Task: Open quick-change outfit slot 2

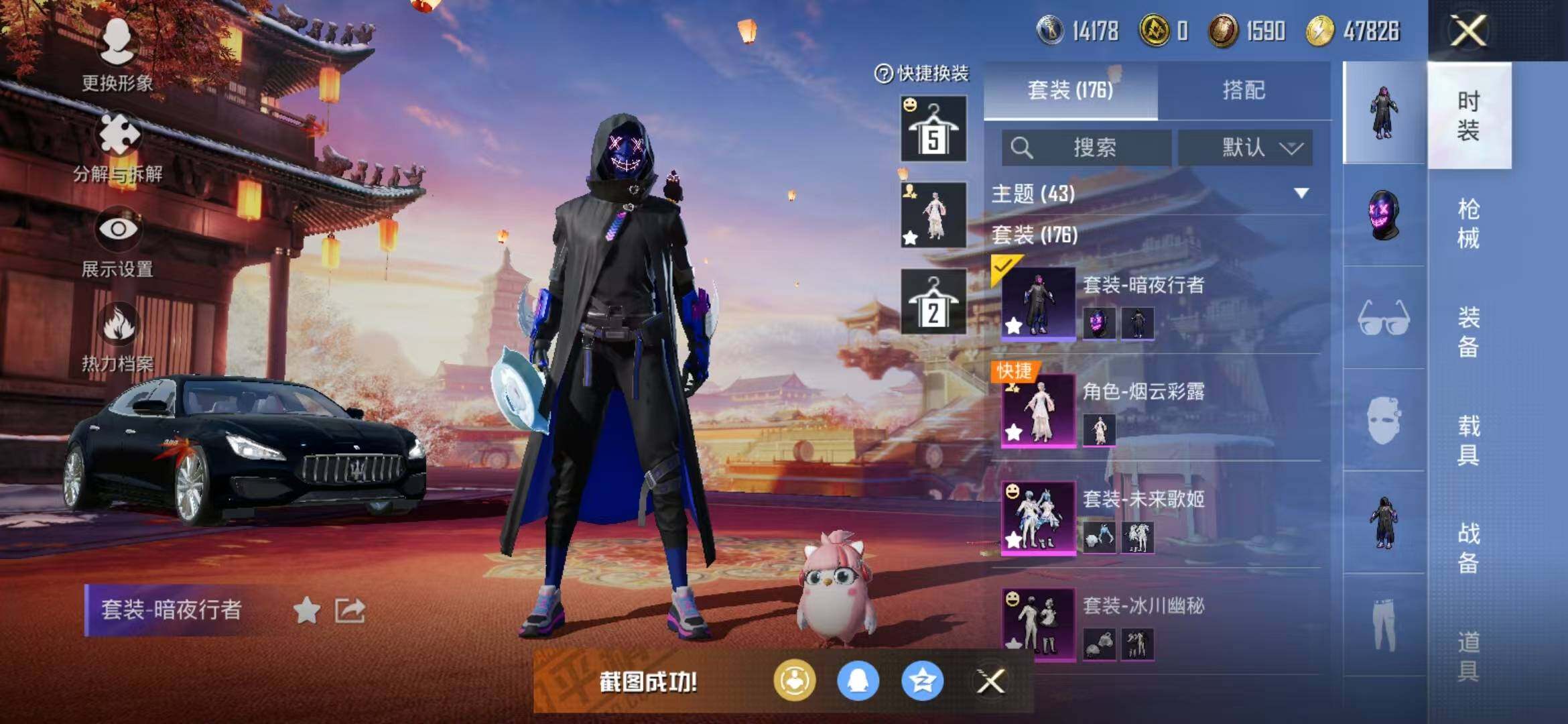Action: click(933, 302)
